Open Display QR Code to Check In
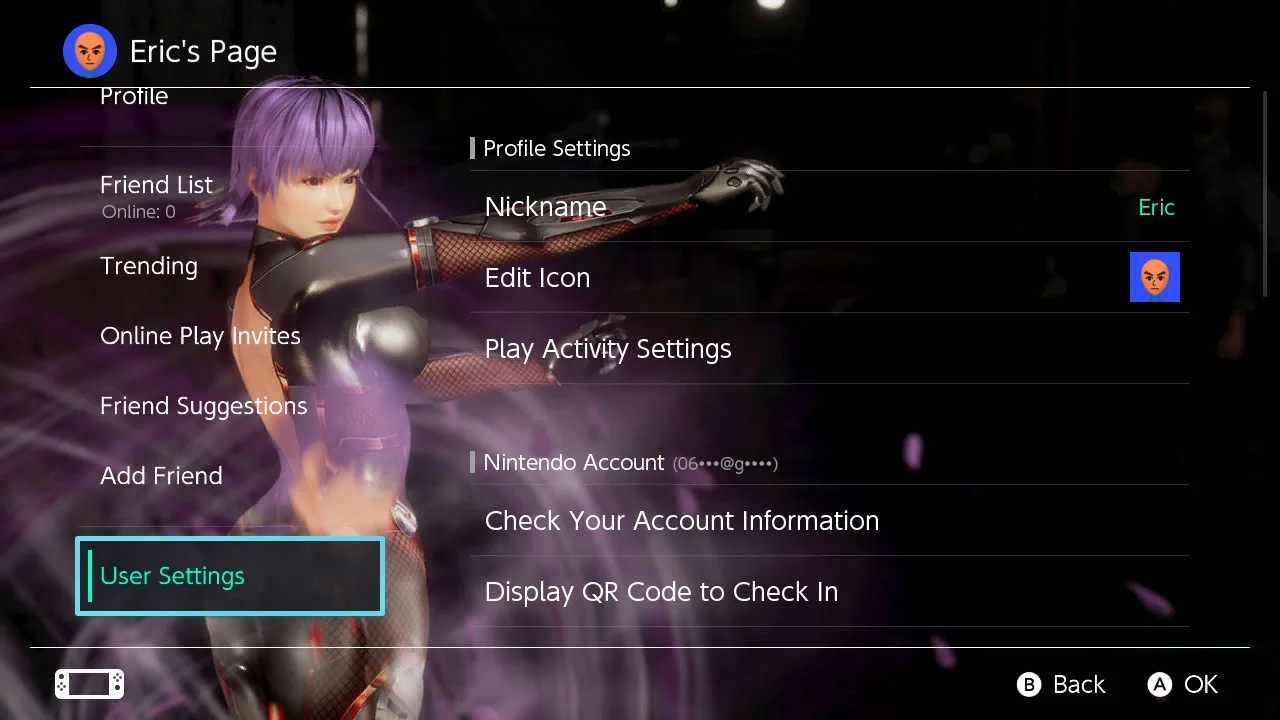The width and height of the screenshot is (1280, 720). 661,592
